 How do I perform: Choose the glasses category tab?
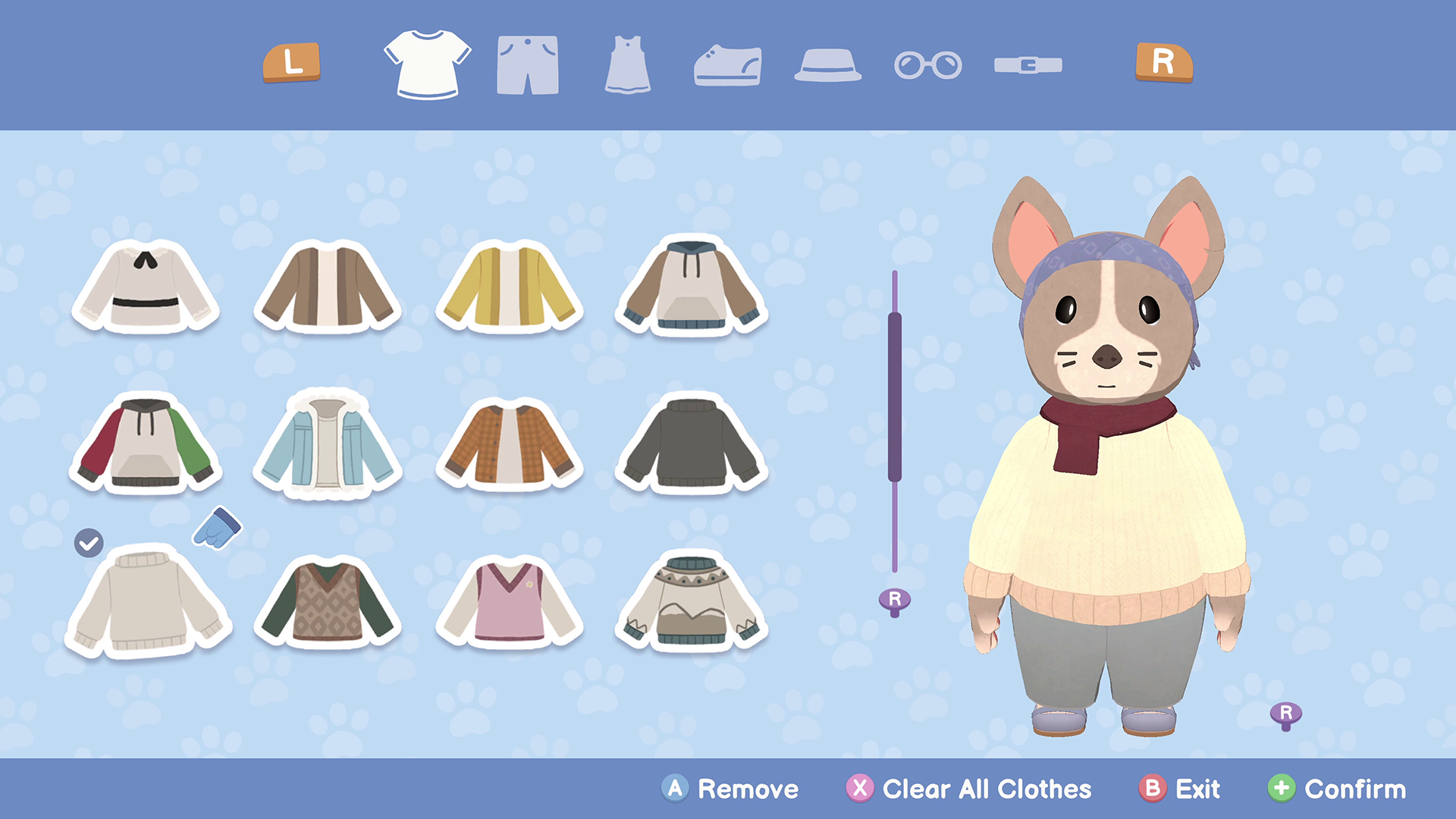pos(927,65)
